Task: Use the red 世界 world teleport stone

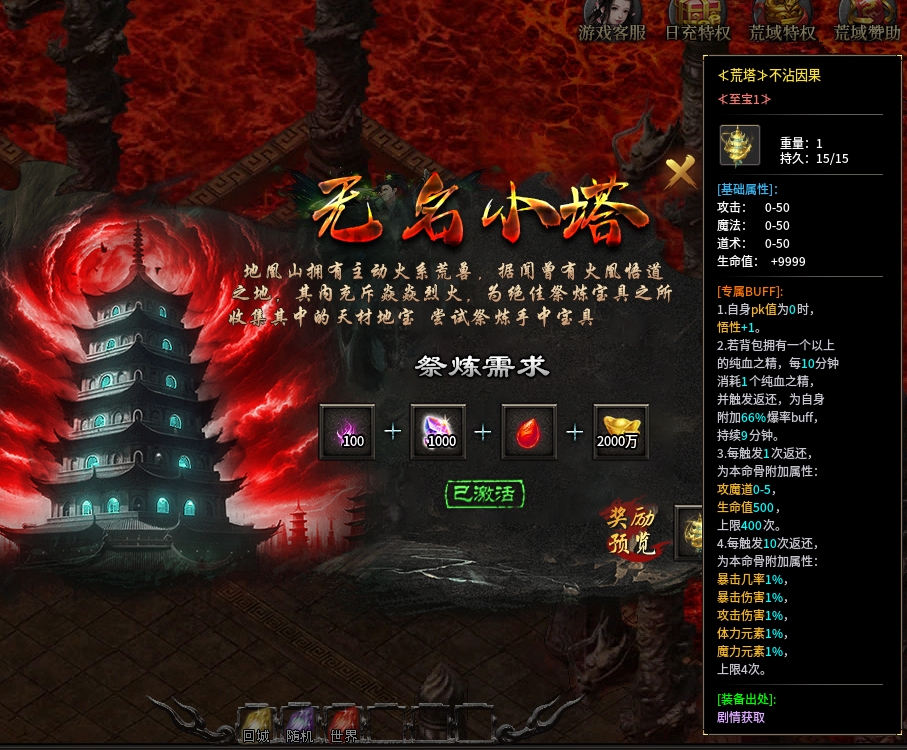Action: [342, 722]
